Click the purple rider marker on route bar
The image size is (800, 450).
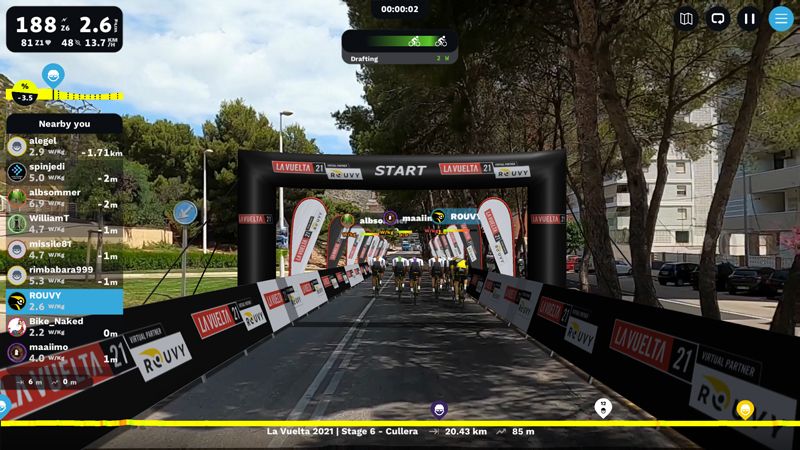pos(438,408)
